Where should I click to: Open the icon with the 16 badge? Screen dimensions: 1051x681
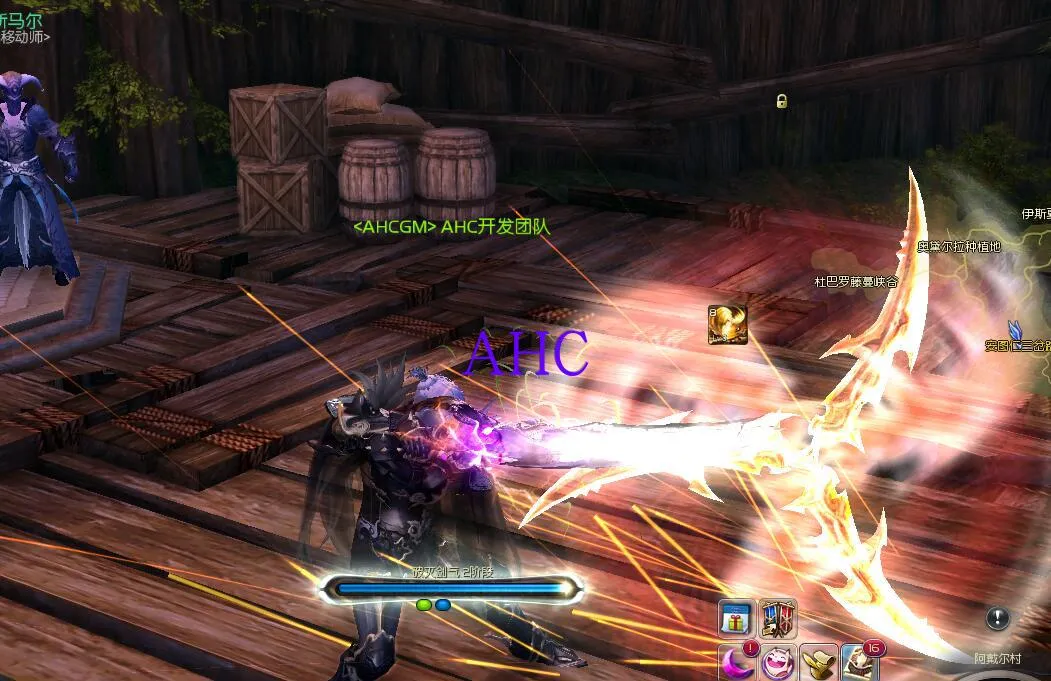860,663
